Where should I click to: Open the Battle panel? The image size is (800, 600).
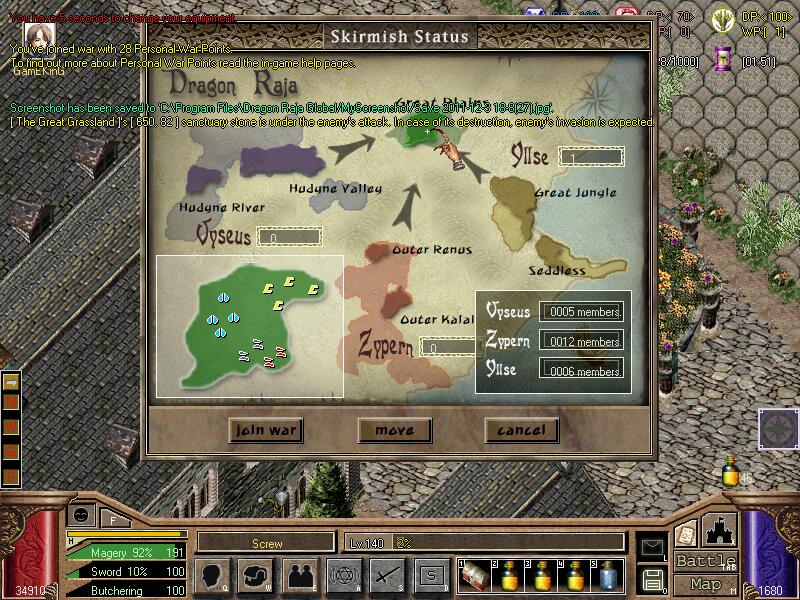(705, 561)
